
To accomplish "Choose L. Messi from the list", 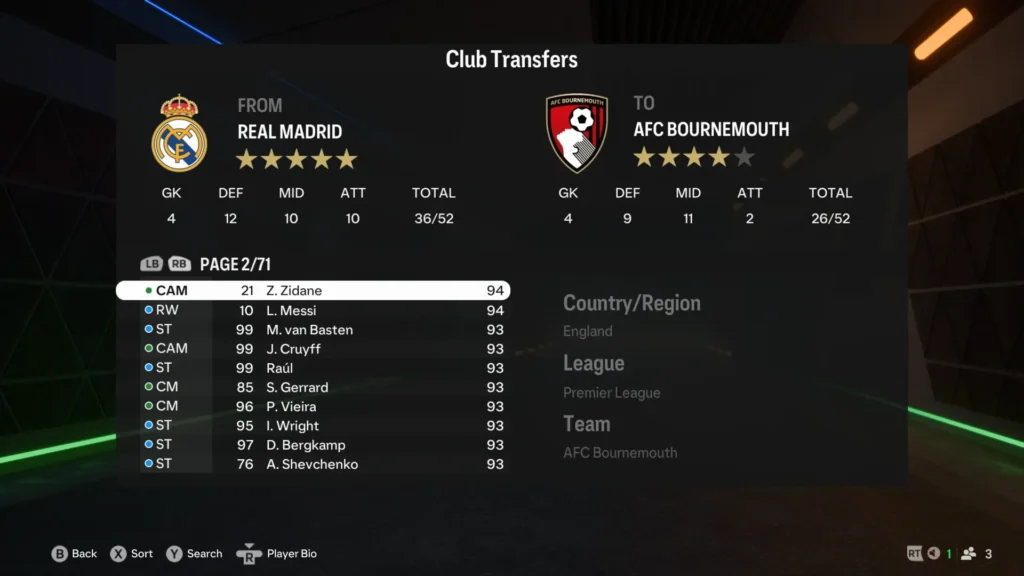I will 313,311.
